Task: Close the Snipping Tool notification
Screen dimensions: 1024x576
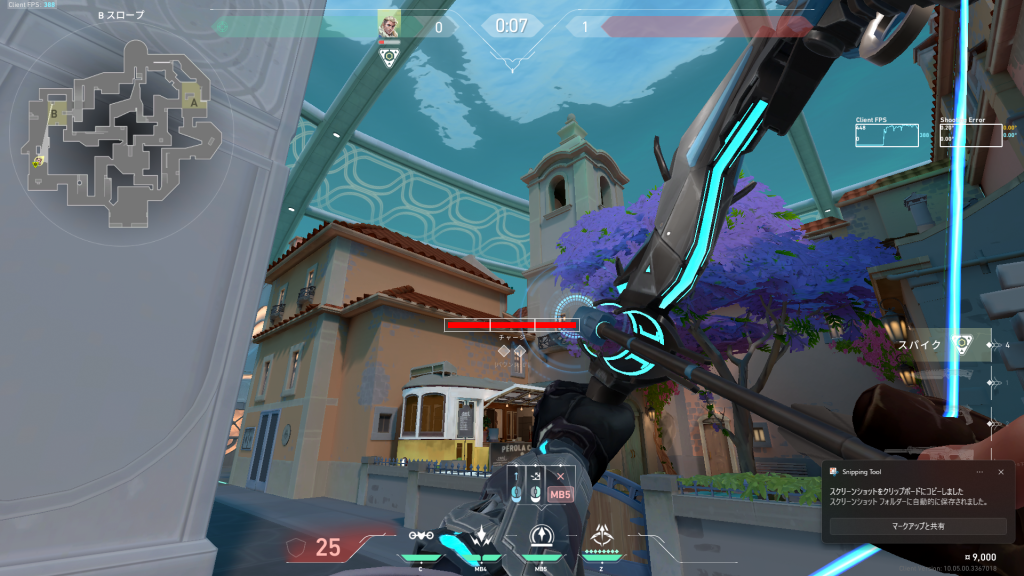Action: pyautogui.click(x=1001, y=472)
